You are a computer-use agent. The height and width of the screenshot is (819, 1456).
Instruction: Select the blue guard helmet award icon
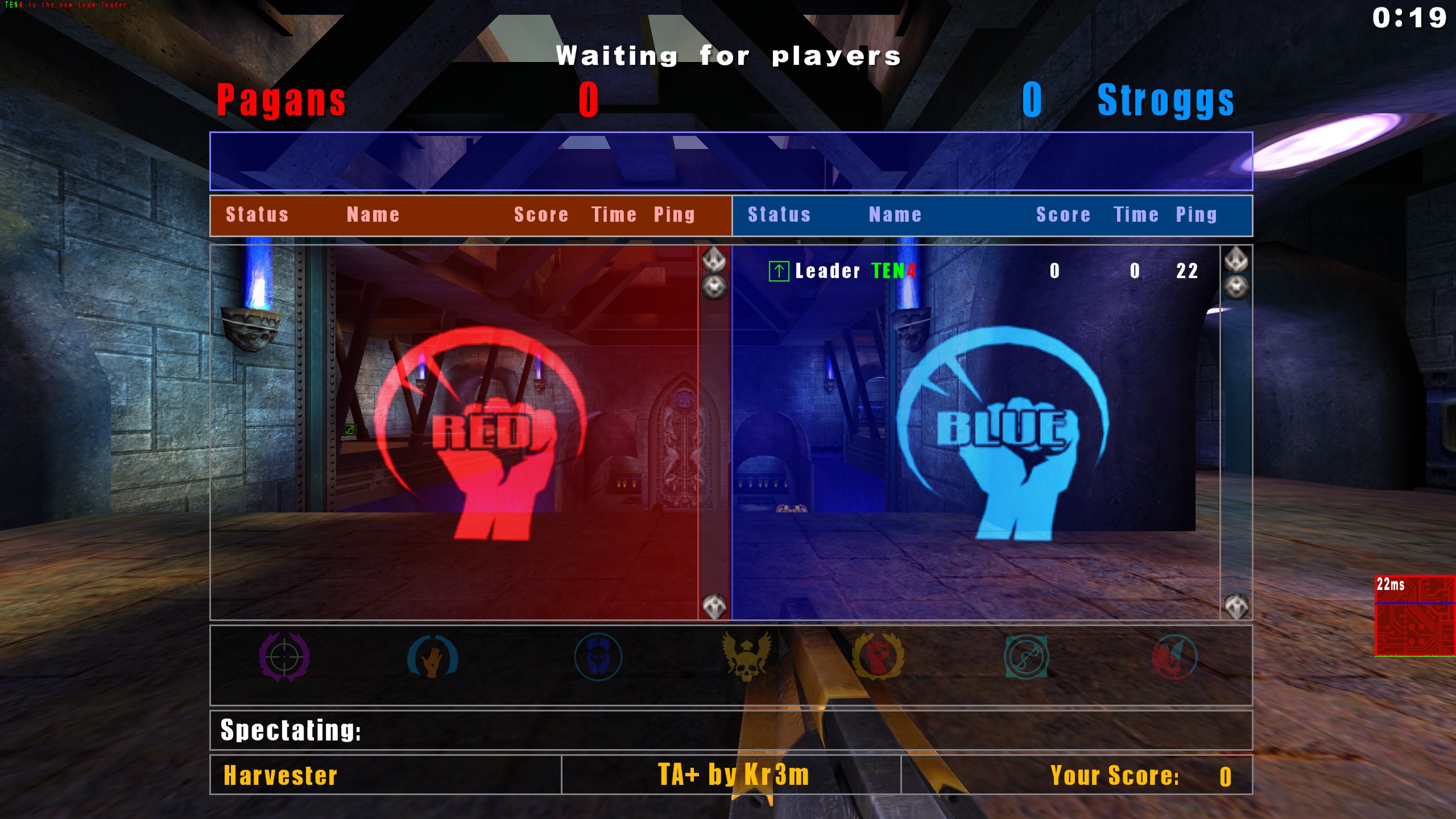coord(598,657)
